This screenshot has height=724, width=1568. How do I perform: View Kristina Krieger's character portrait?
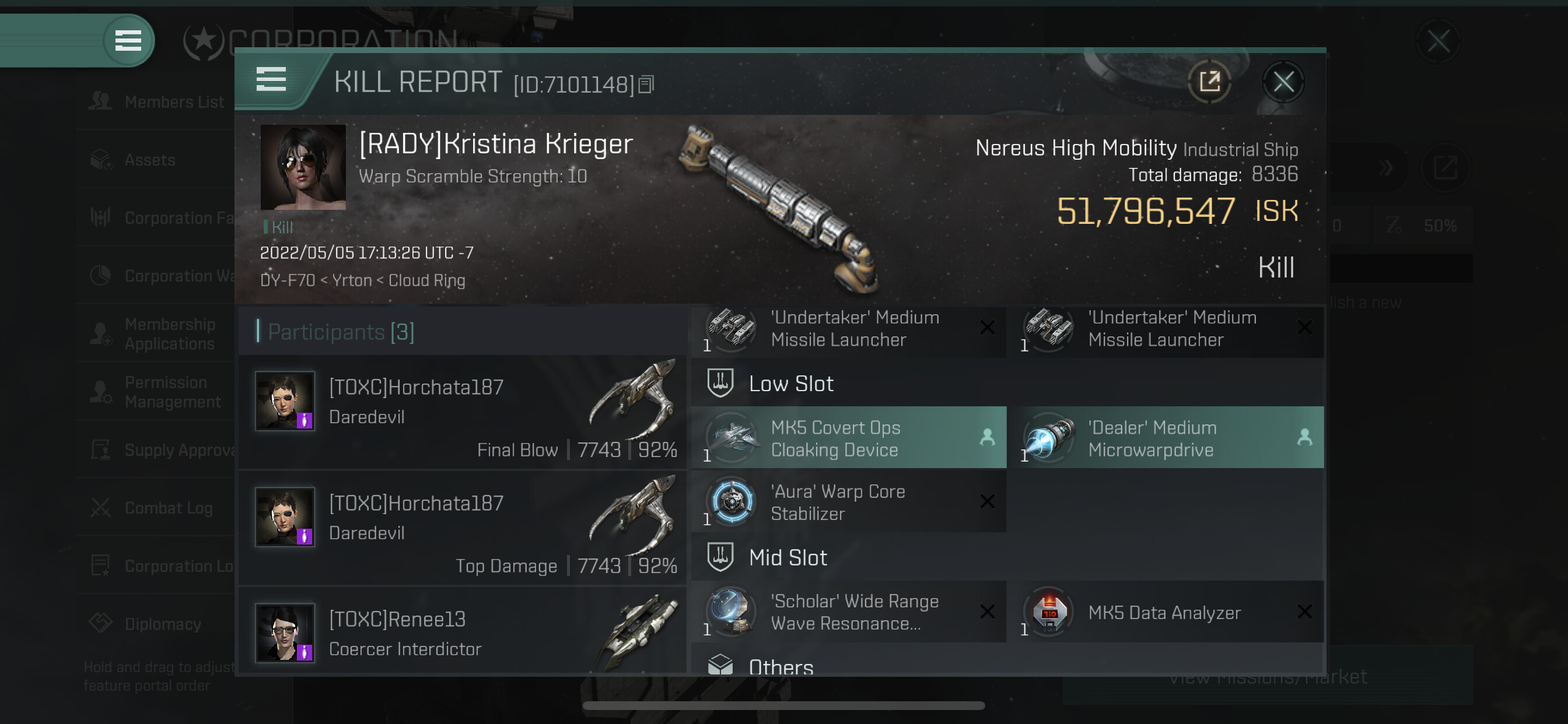pos(303,167)
